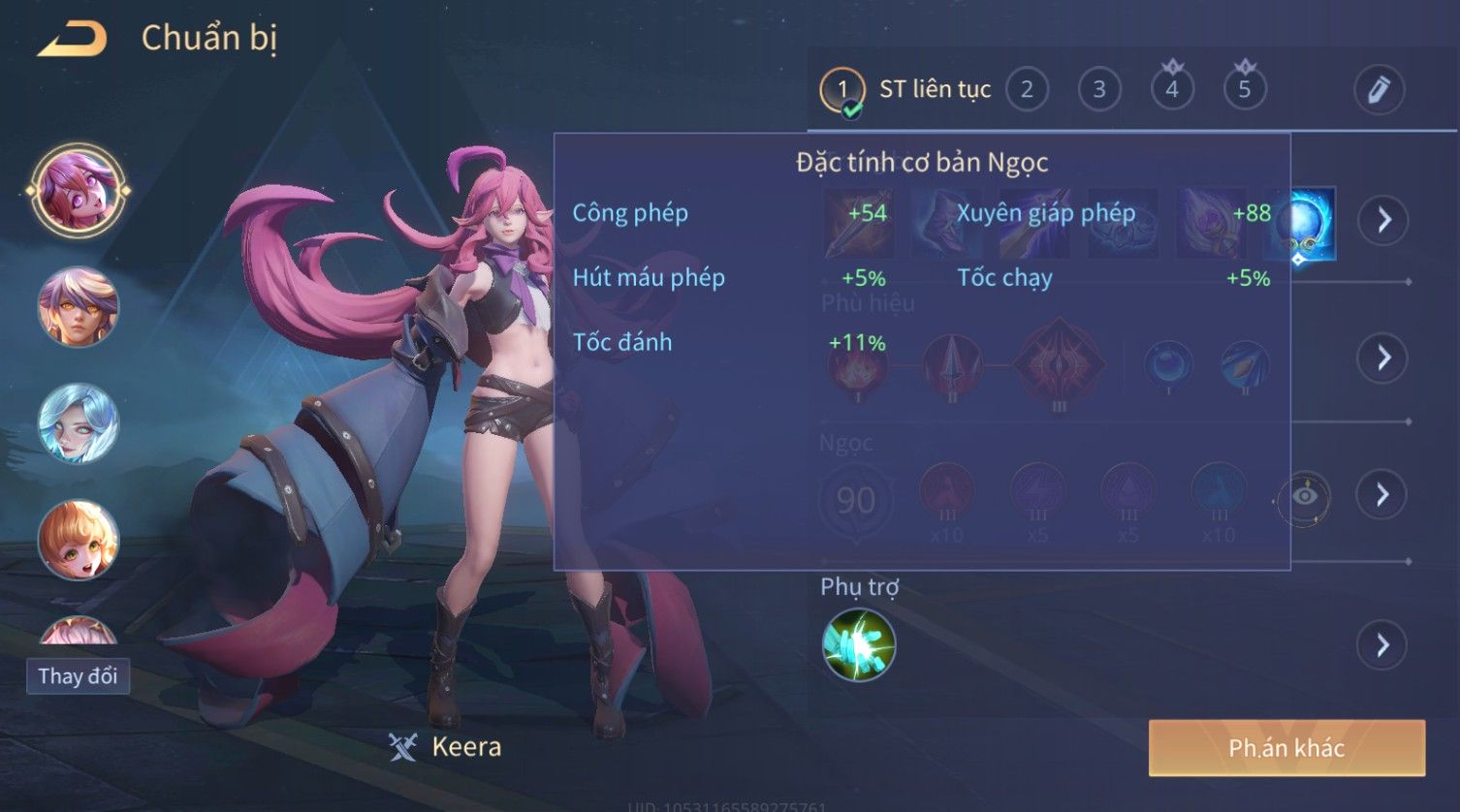Switch to loadout preset 2

[1027, 90]
